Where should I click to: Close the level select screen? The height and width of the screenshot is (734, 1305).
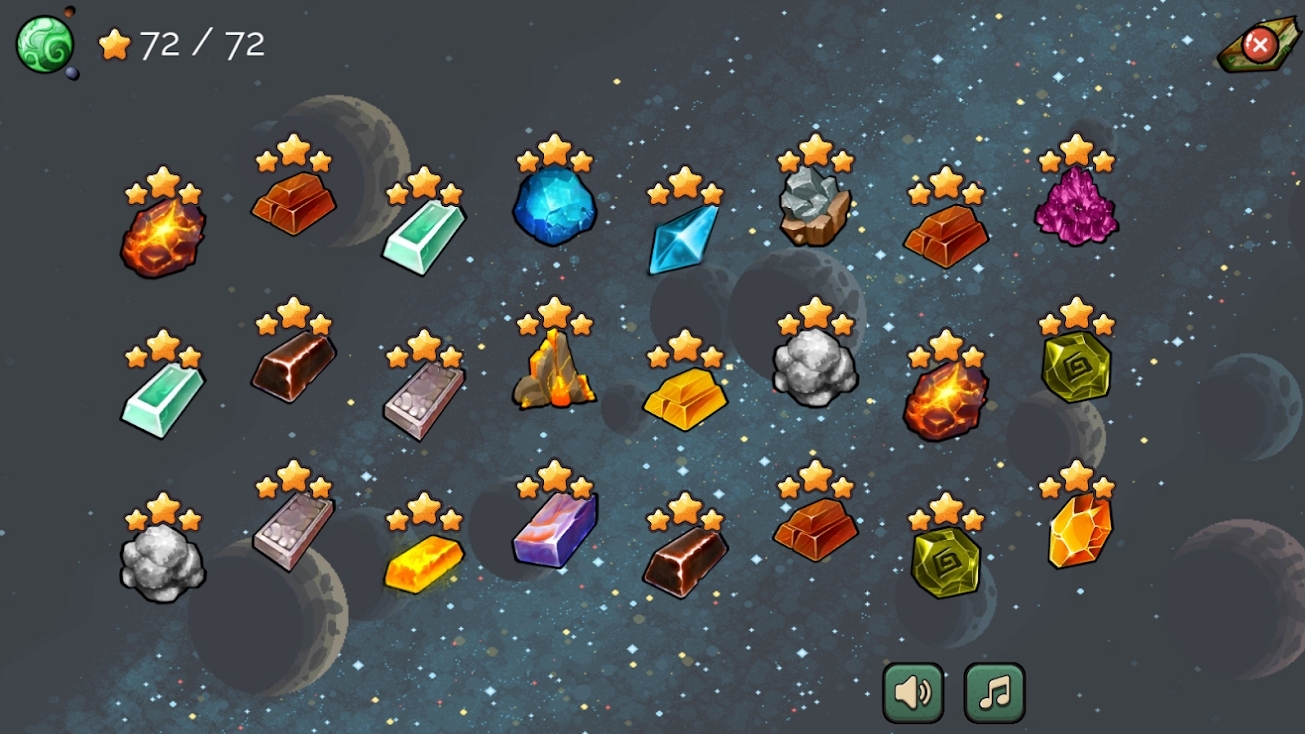click(x=1259, y=44)
